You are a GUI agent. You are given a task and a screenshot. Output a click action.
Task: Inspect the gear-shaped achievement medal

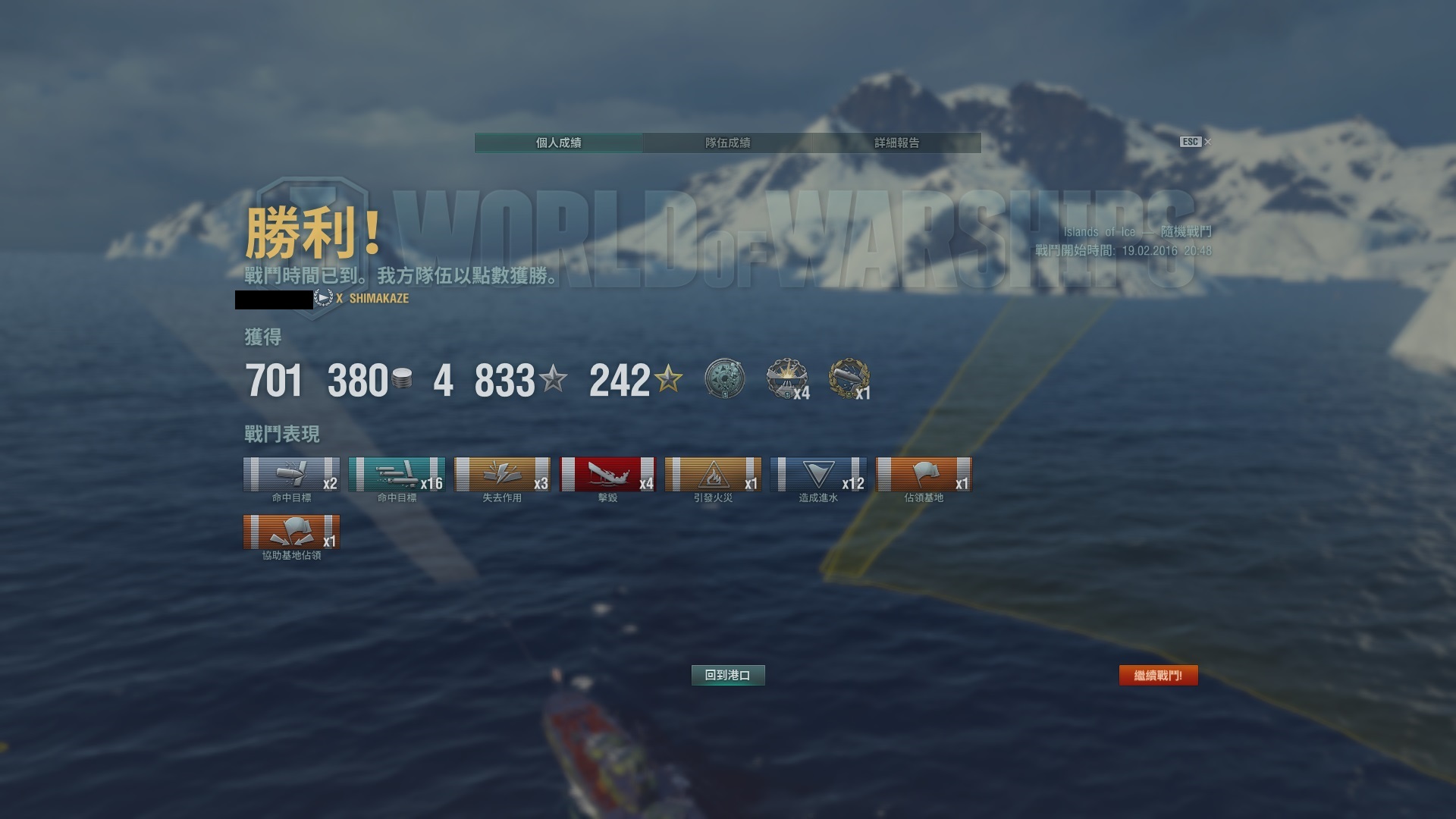click(x=724, y=378)
